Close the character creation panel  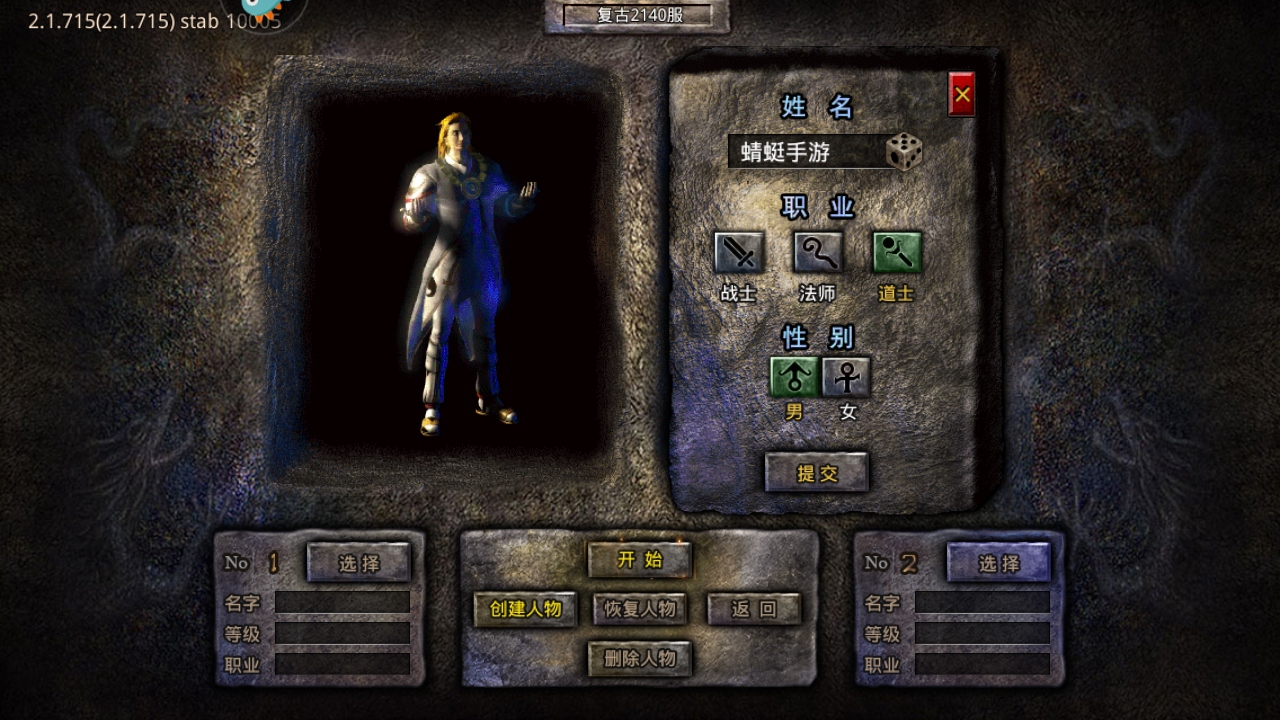[962, 95]
